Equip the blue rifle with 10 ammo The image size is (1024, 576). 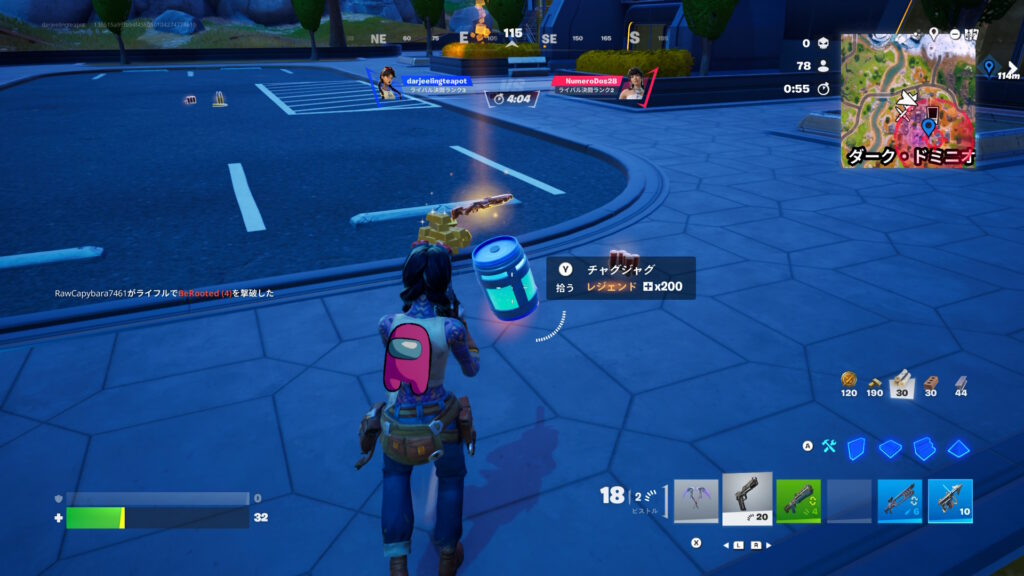pyautogui.click(x=950, y=500)
